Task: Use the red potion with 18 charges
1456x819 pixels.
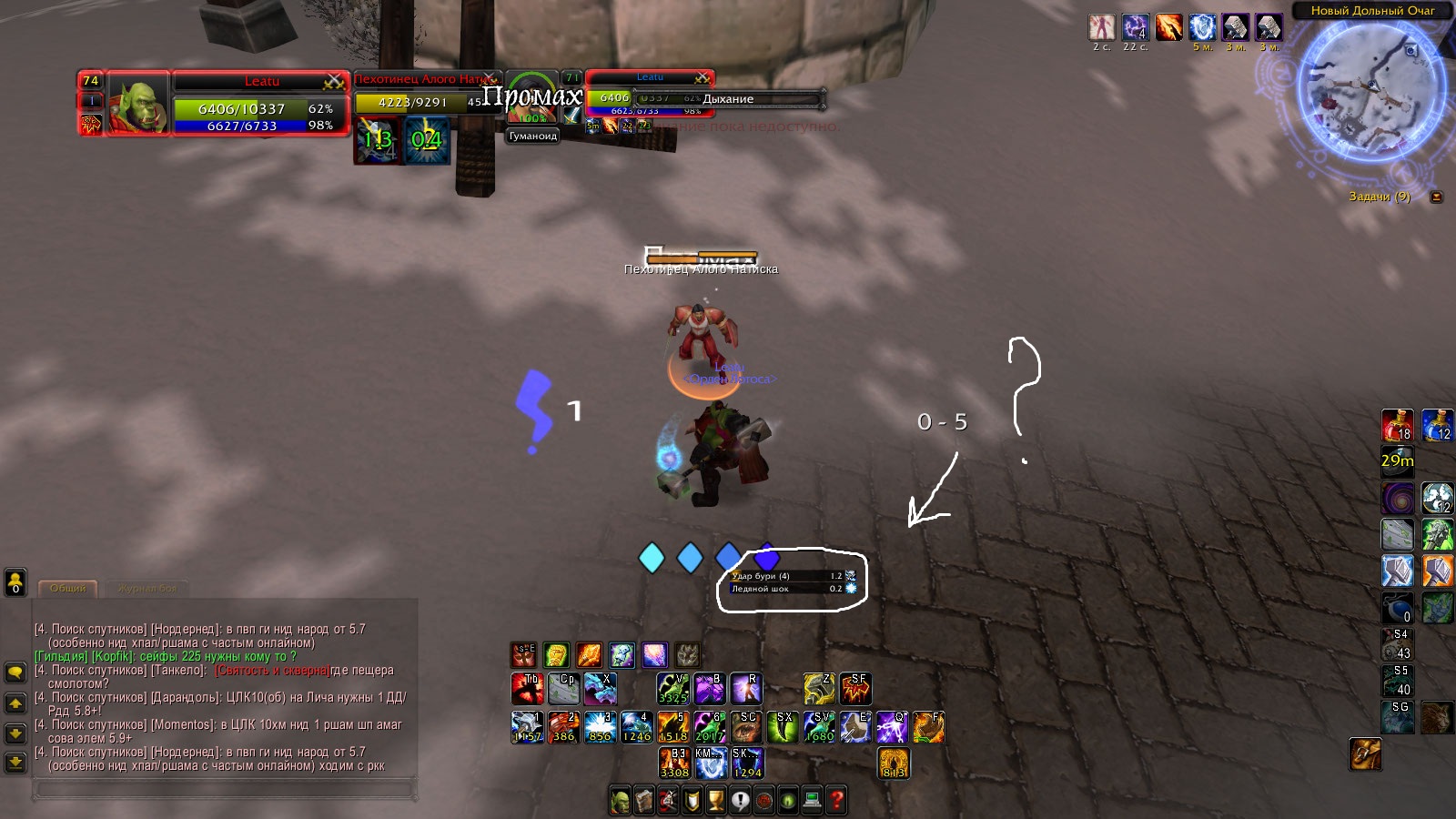Action: tap(1397, 426)
